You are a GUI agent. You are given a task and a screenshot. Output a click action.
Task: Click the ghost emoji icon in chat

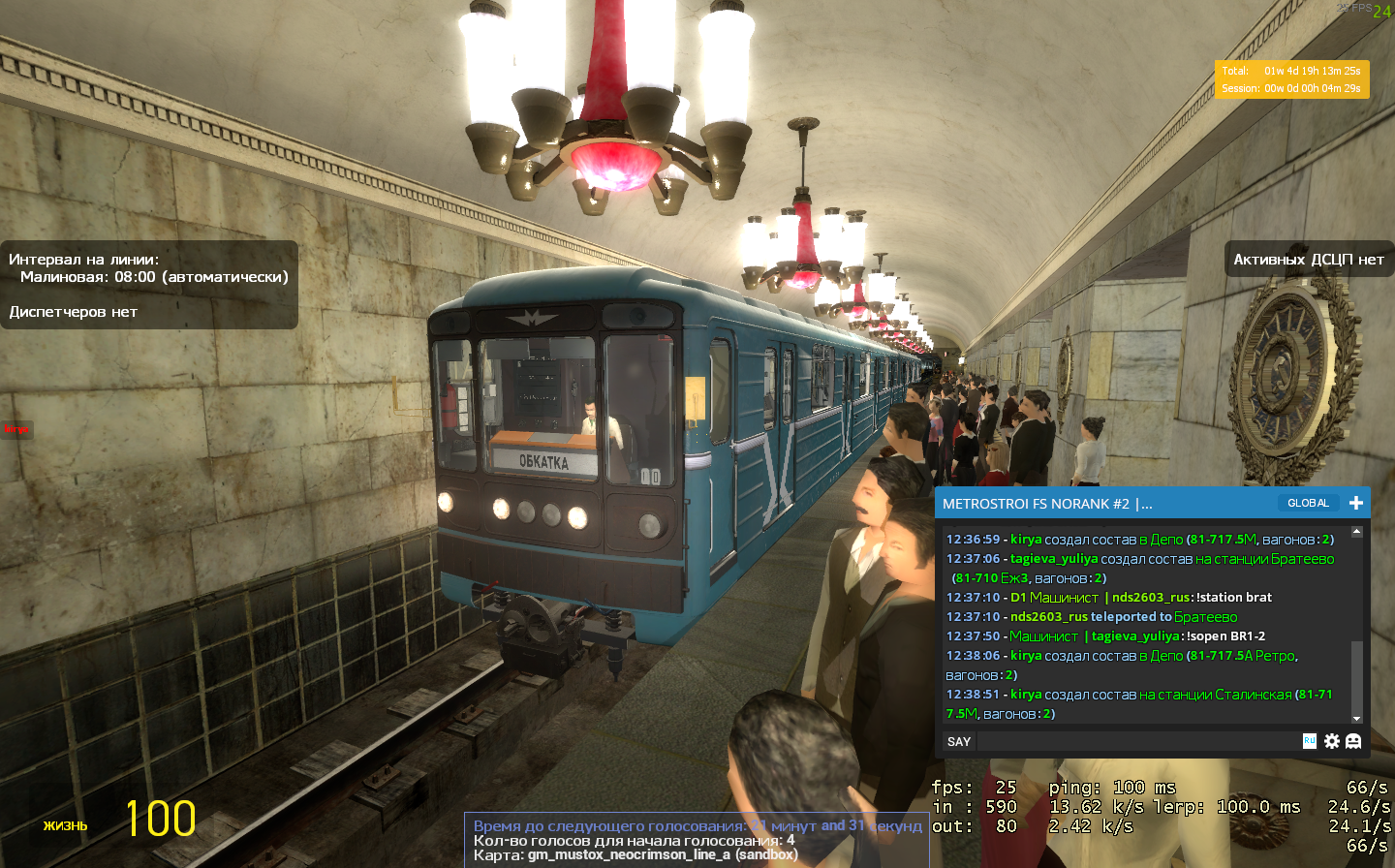tap(1353, 741)
